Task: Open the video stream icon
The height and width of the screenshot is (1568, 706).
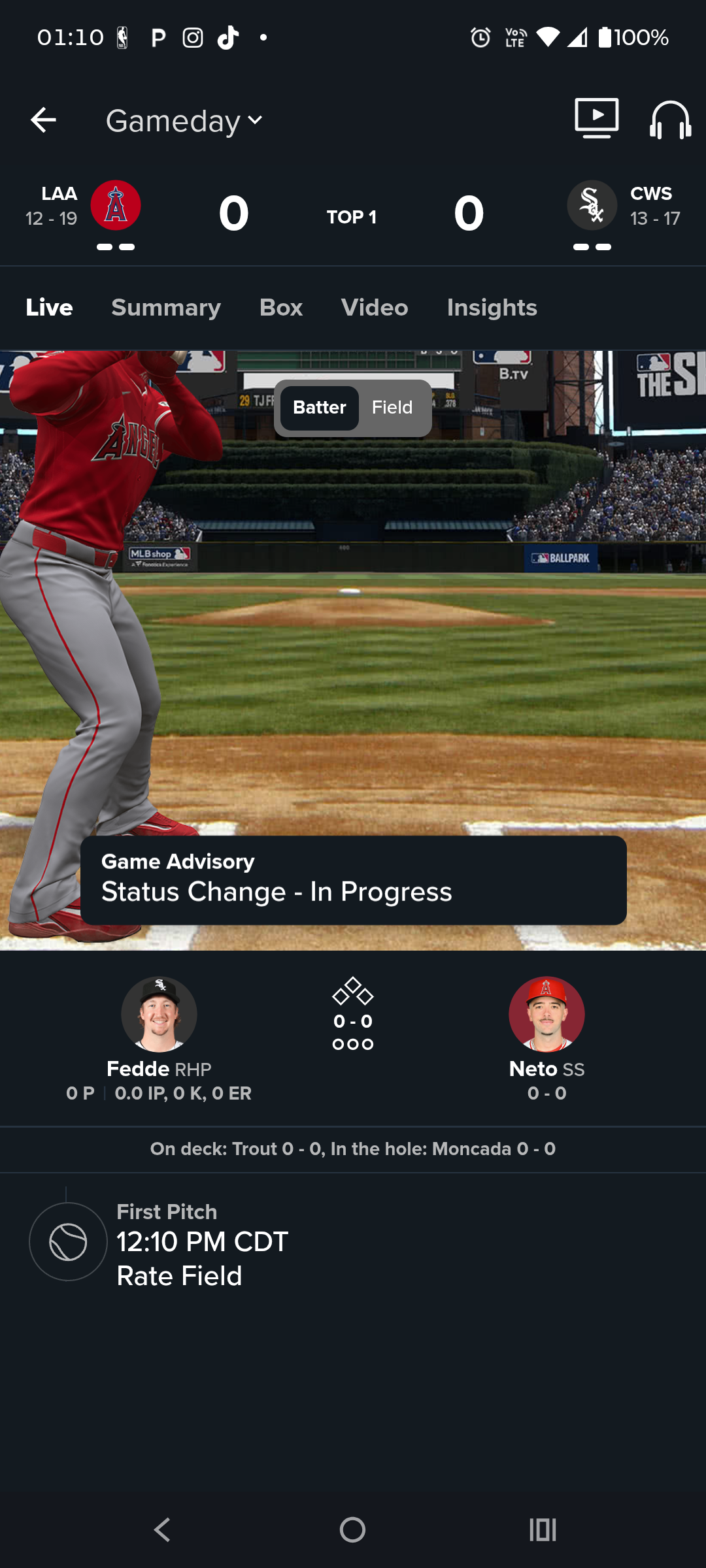Action: [596, 118]
